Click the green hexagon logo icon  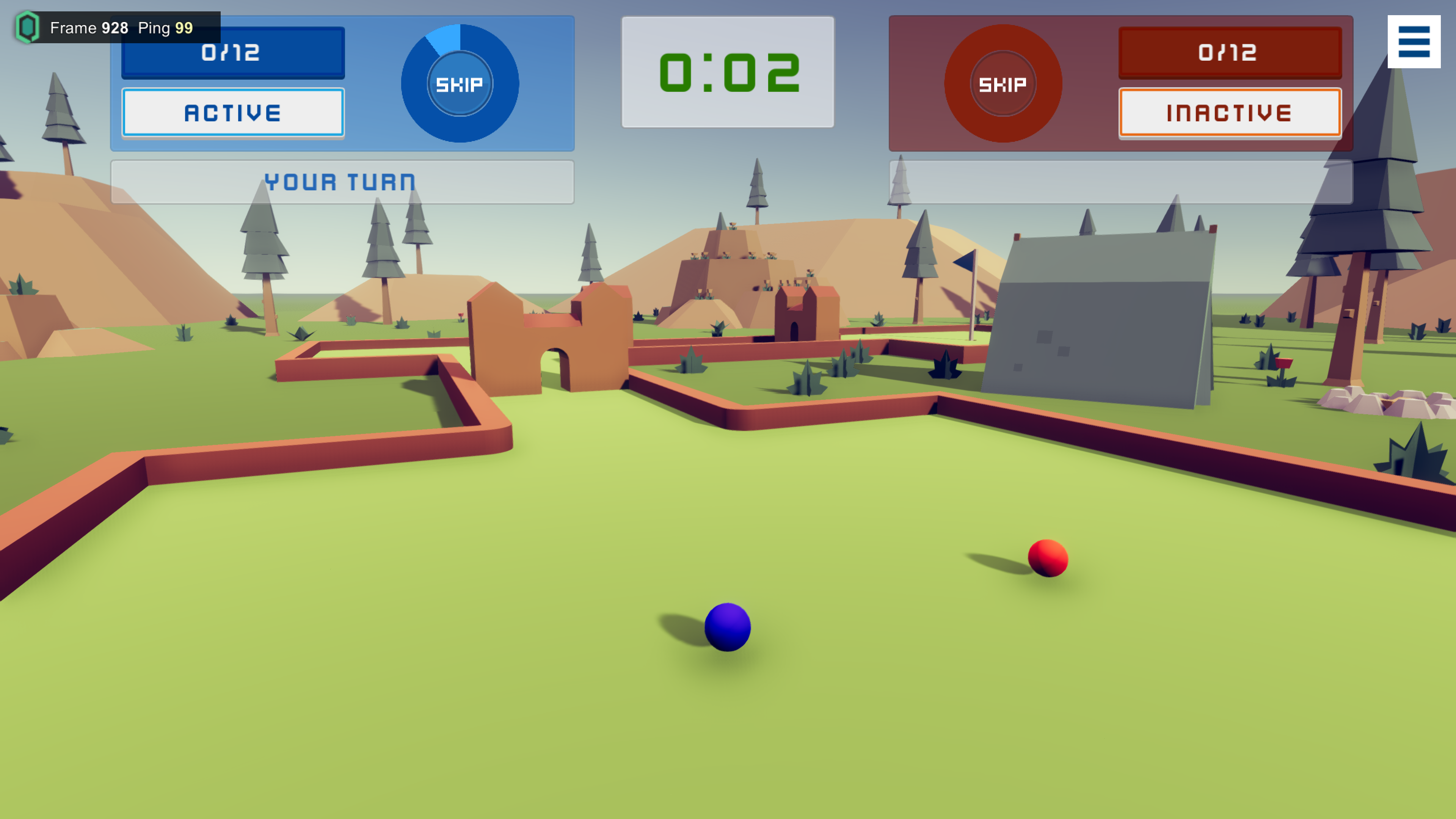point(28,27)
